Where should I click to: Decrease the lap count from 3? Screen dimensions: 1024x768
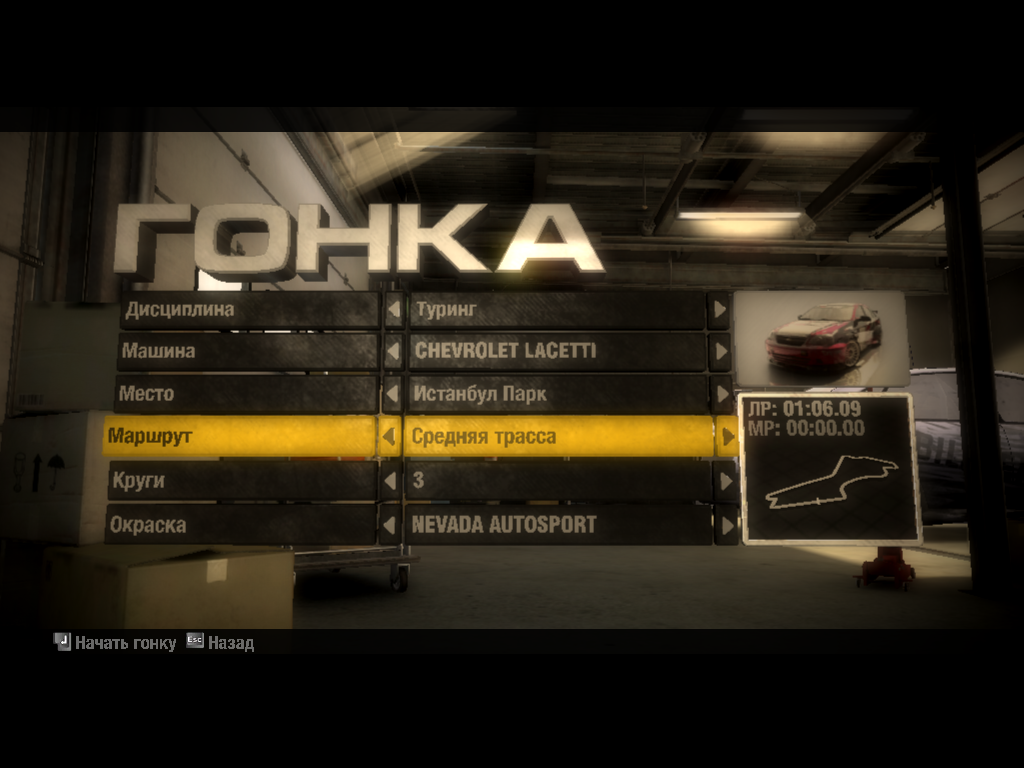point(390,481)
